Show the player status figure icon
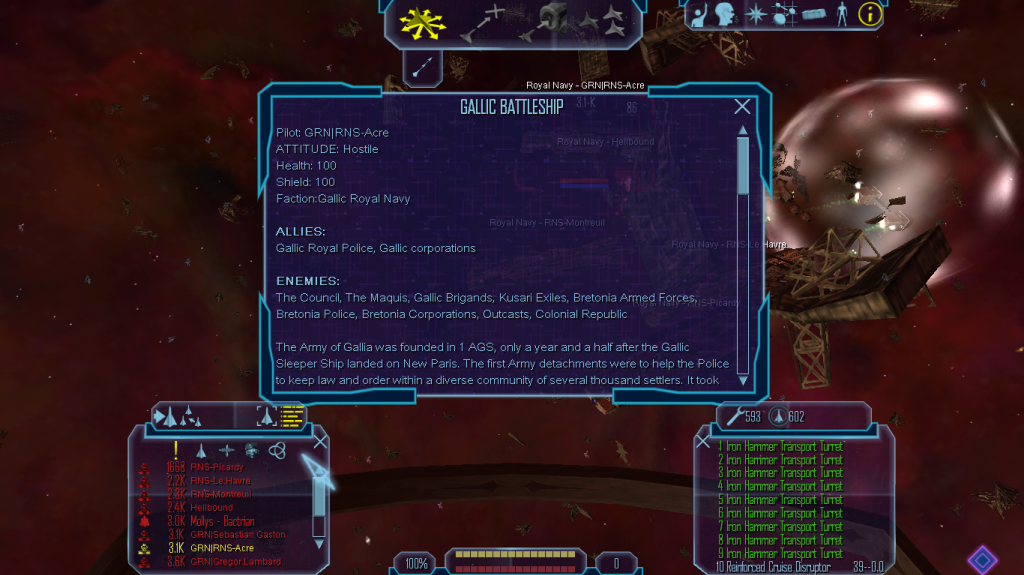This screenshot has width=1024, height=575. coord(841,14)
